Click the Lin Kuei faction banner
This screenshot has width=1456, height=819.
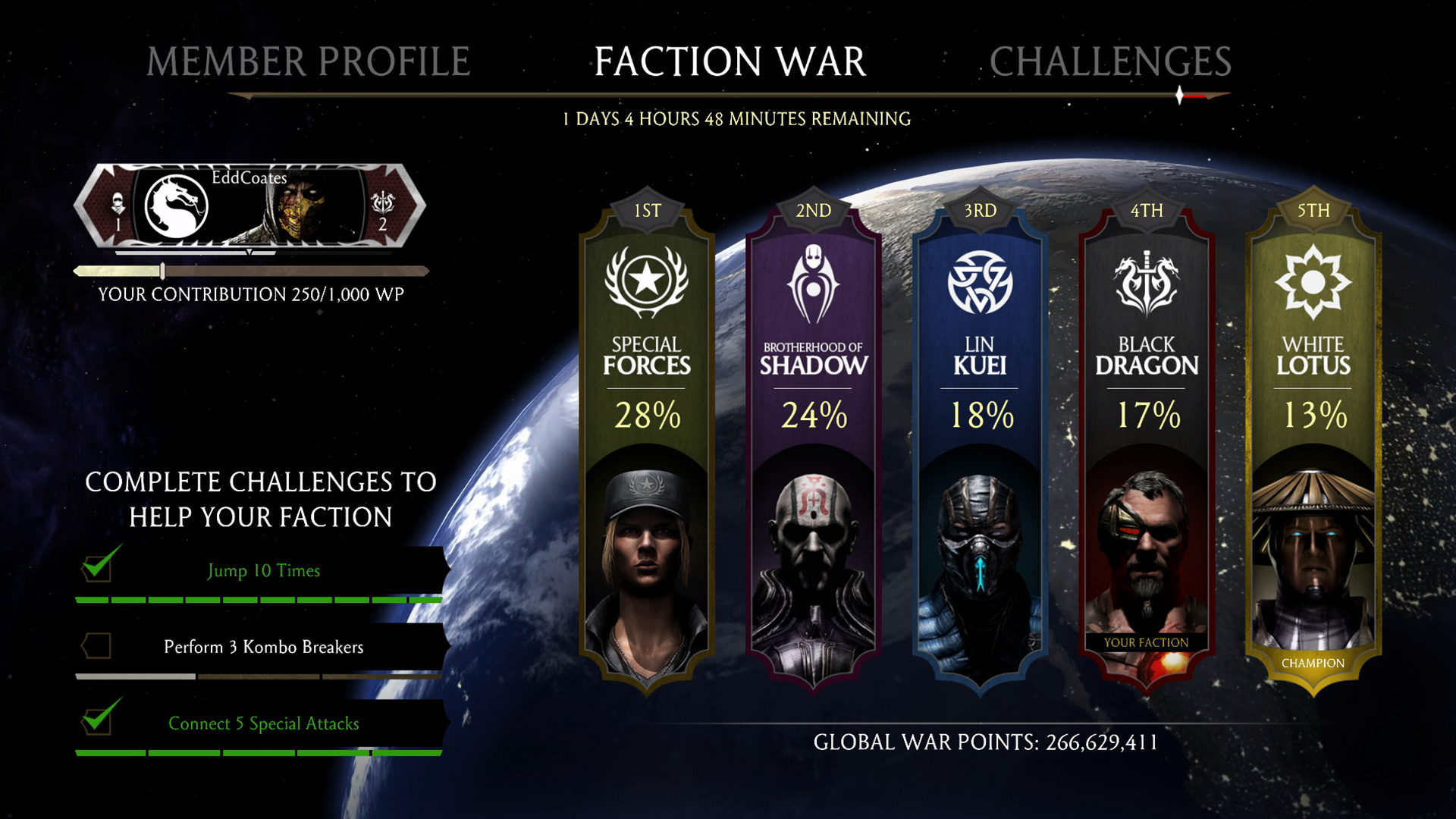[x=980, y=440]
